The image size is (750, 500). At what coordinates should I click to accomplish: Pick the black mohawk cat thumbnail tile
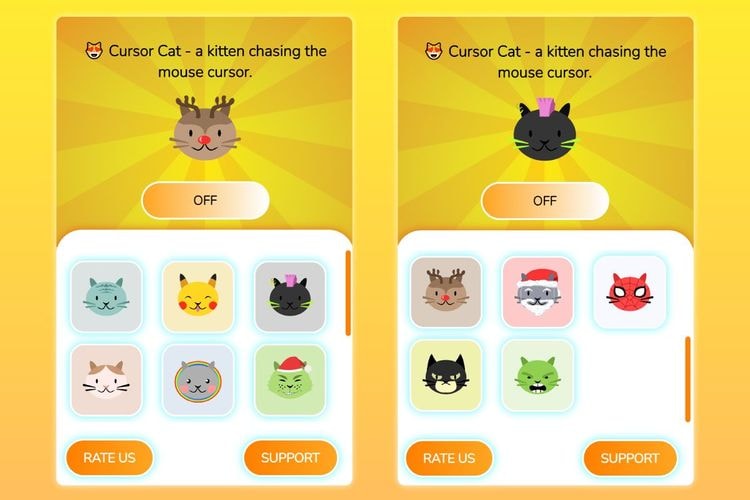(x=289, y=296)
